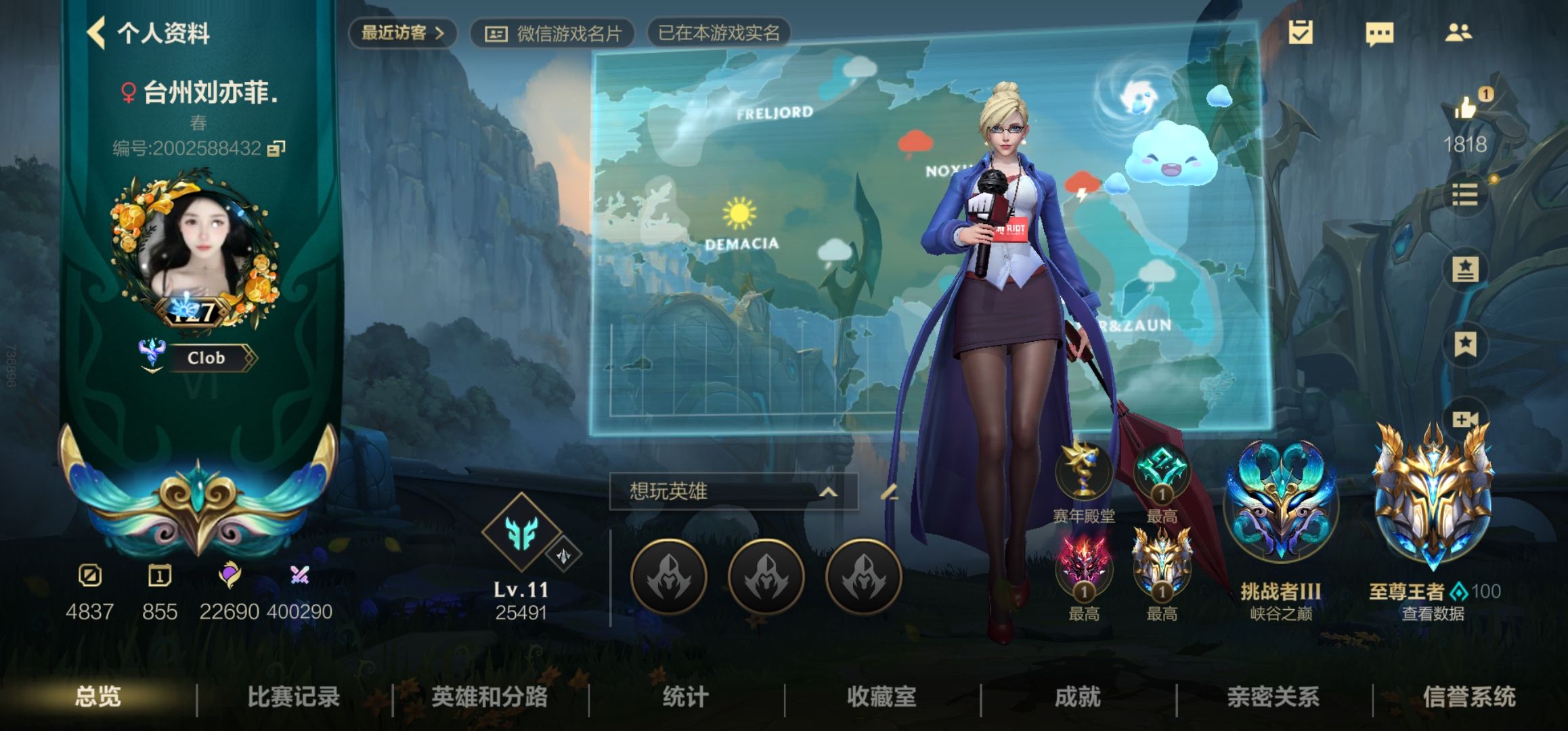Screen dimensions: 1568x731
Task: Collapse the 想玩英雄 dropdown chevron
Action: (x=829, y=493)
